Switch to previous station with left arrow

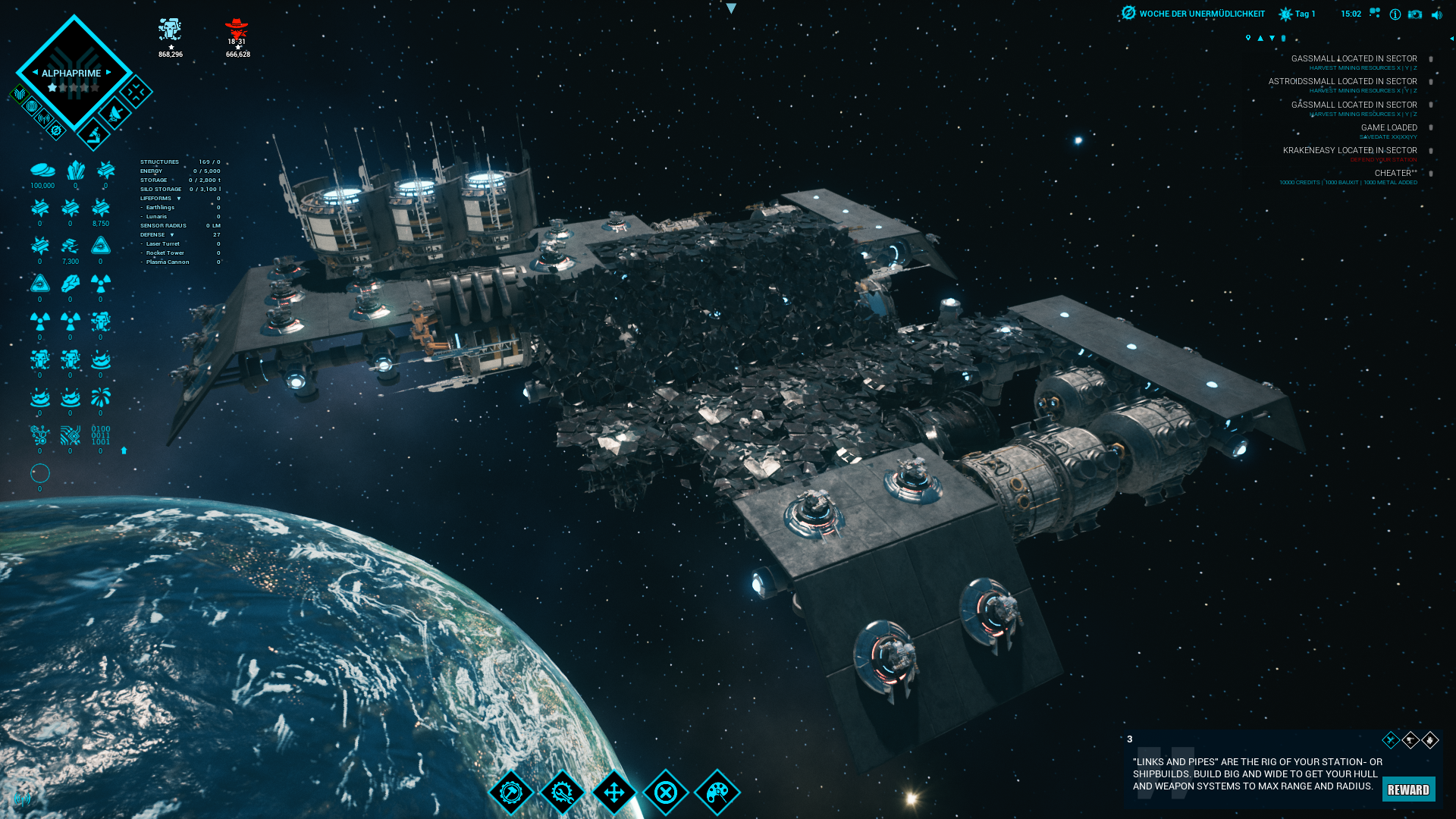click(x=35, y=73)
